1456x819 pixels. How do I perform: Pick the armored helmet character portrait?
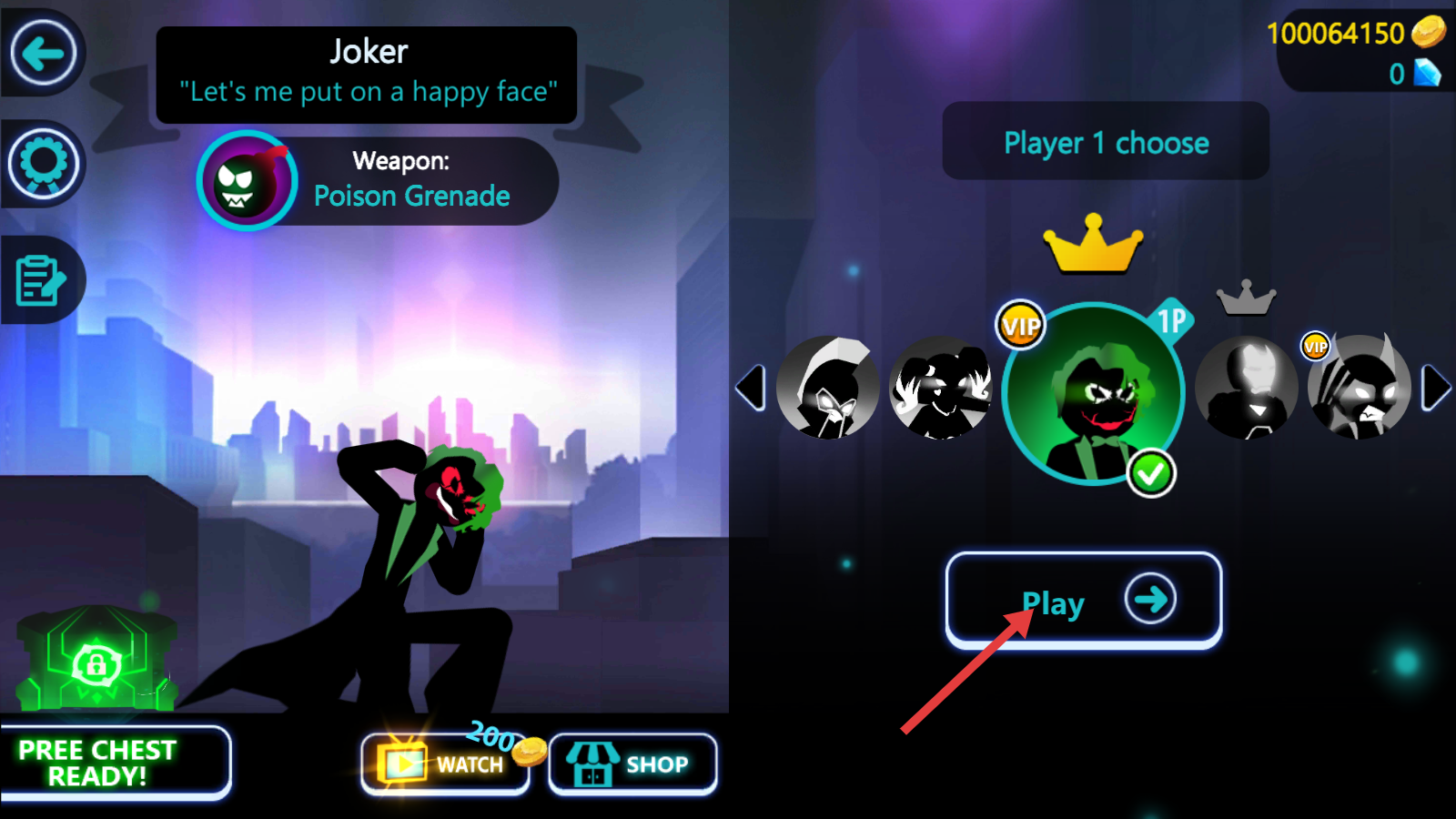(x=1247, y=389)
